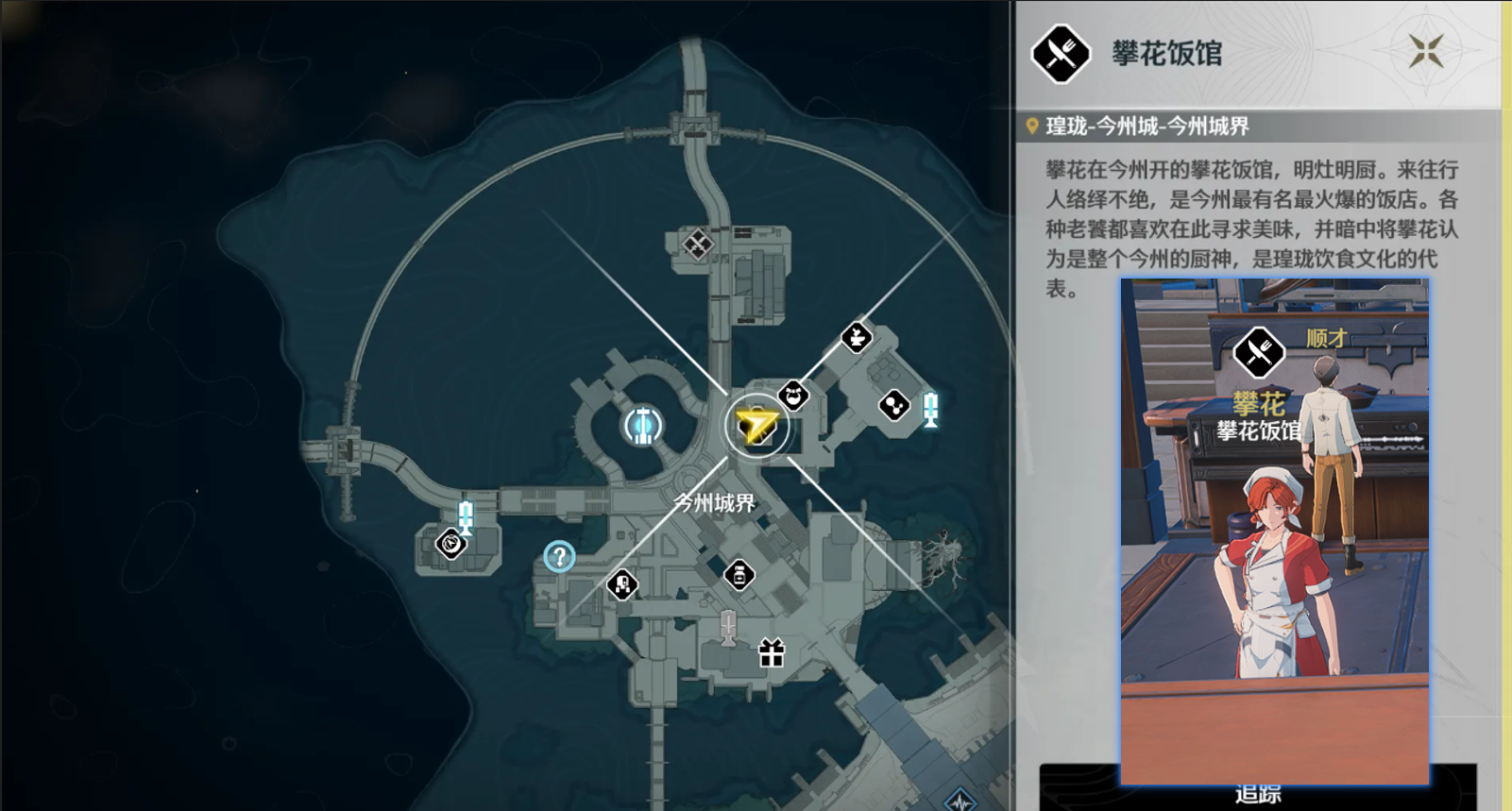Click the yellow player arrow marker
The image size is (1512, 811).
click(x=756, y=426)
